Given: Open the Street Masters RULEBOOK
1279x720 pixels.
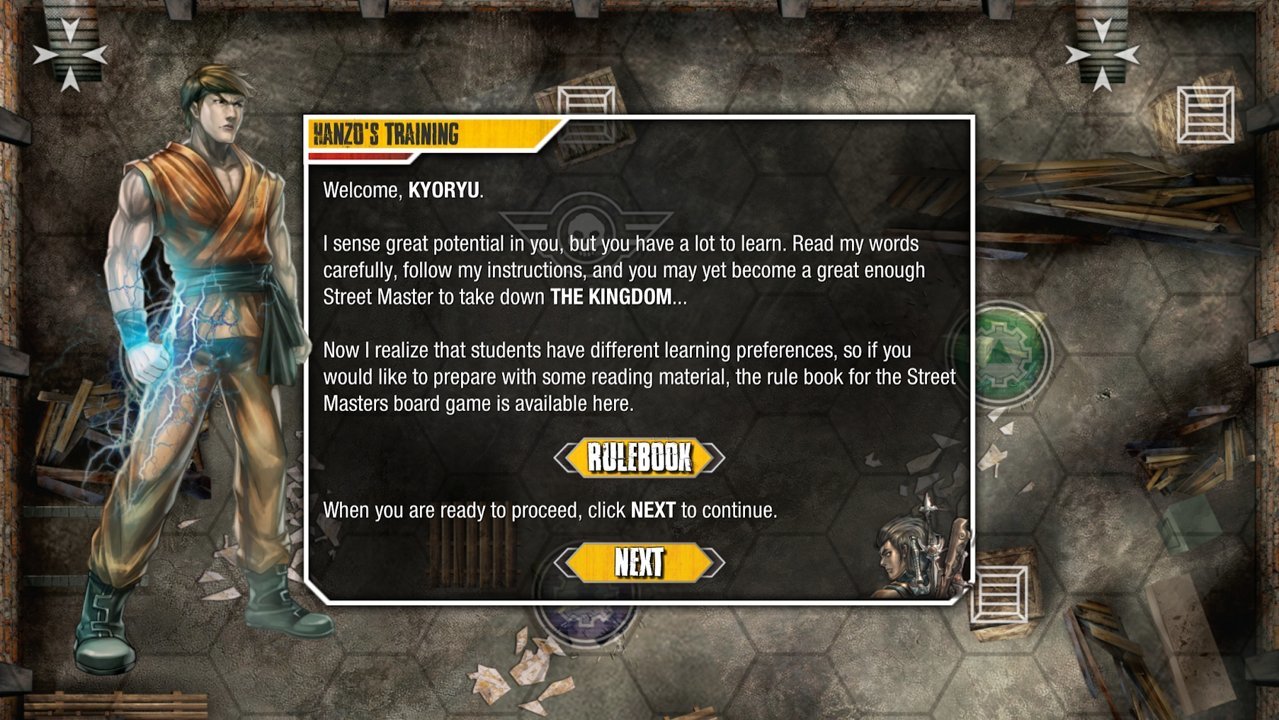Looking at the screenshot, I should coord(639,458).
